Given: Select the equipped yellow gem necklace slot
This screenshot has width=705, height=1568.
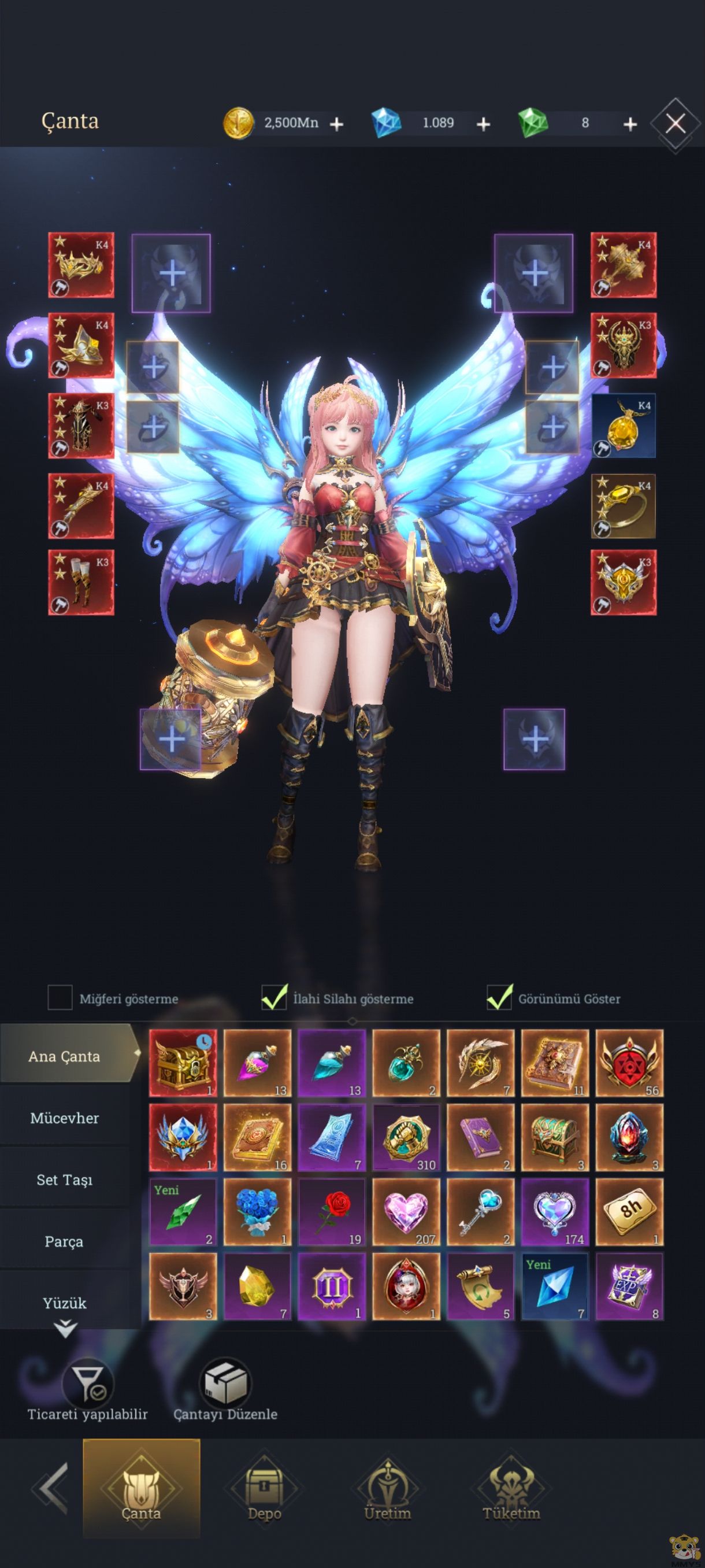Looking at the screenshot, I should 624,425.
